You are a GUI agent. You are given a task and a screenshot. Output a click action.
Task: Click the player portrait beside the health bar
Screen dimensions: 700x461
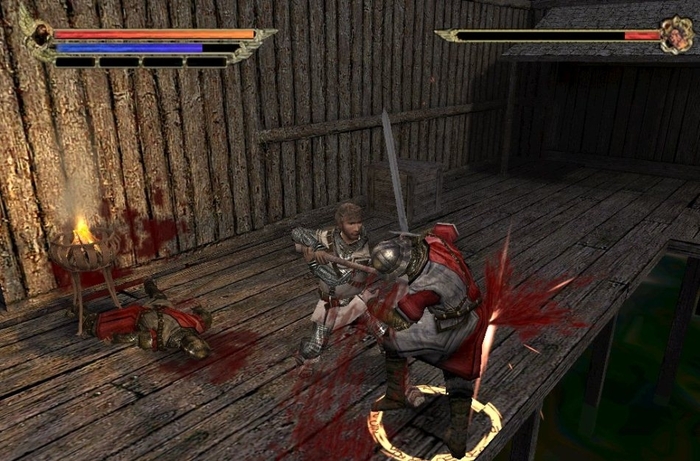click(40, 36)
